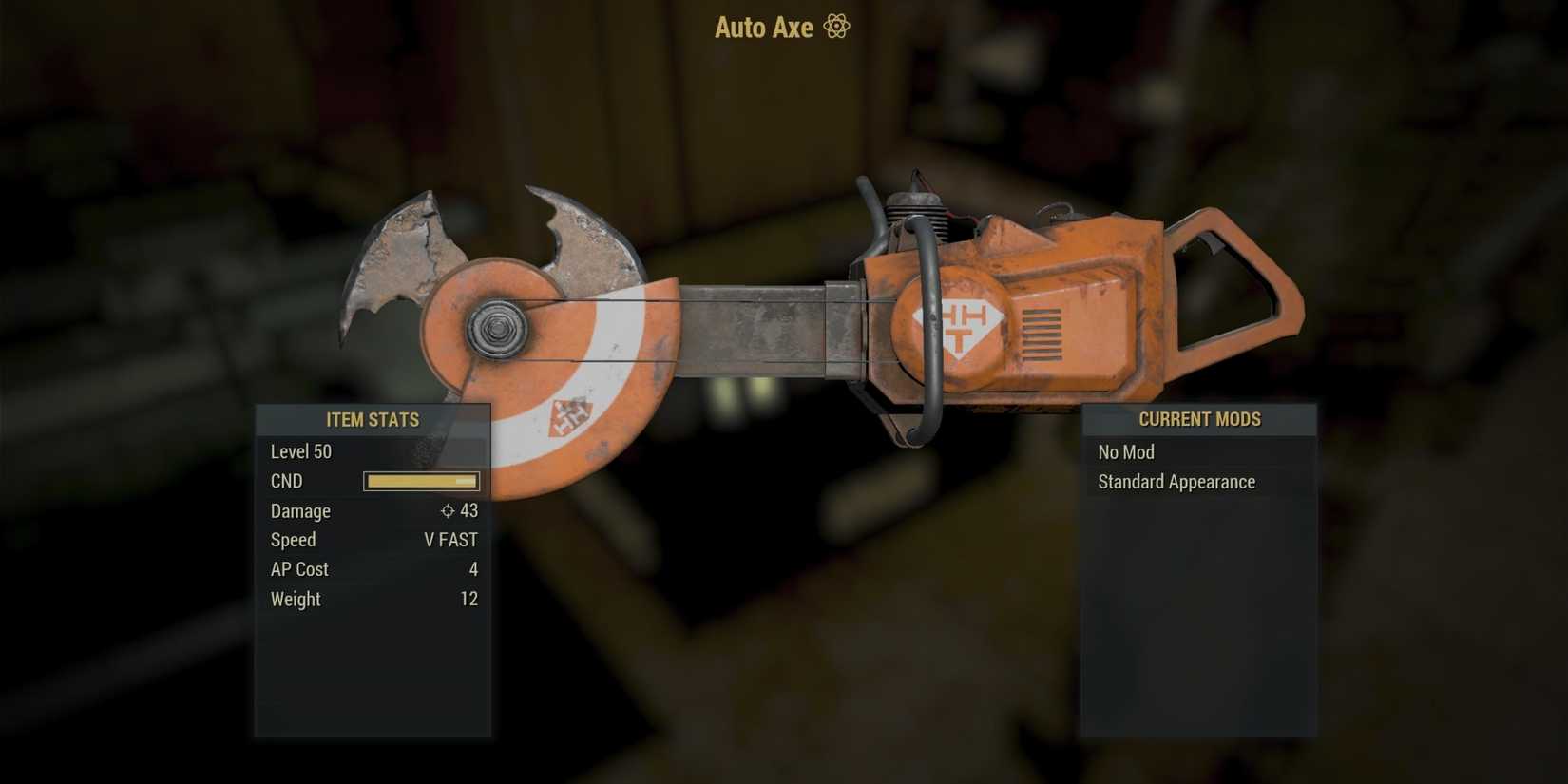This screenshot has height=784, width=1568.
Task: Select the Damage value 43
Action: coord(469,511)
